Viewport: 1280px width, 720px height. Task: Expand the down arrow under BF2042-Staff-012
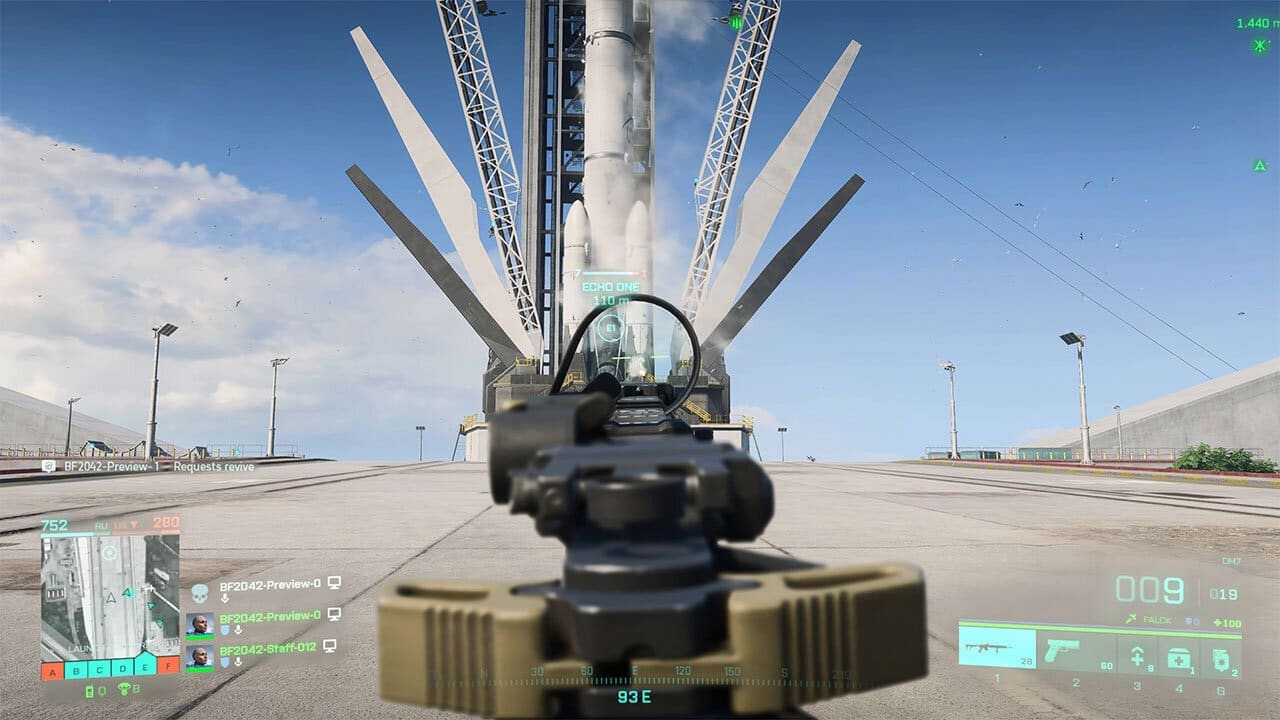[x=238, y=660]
